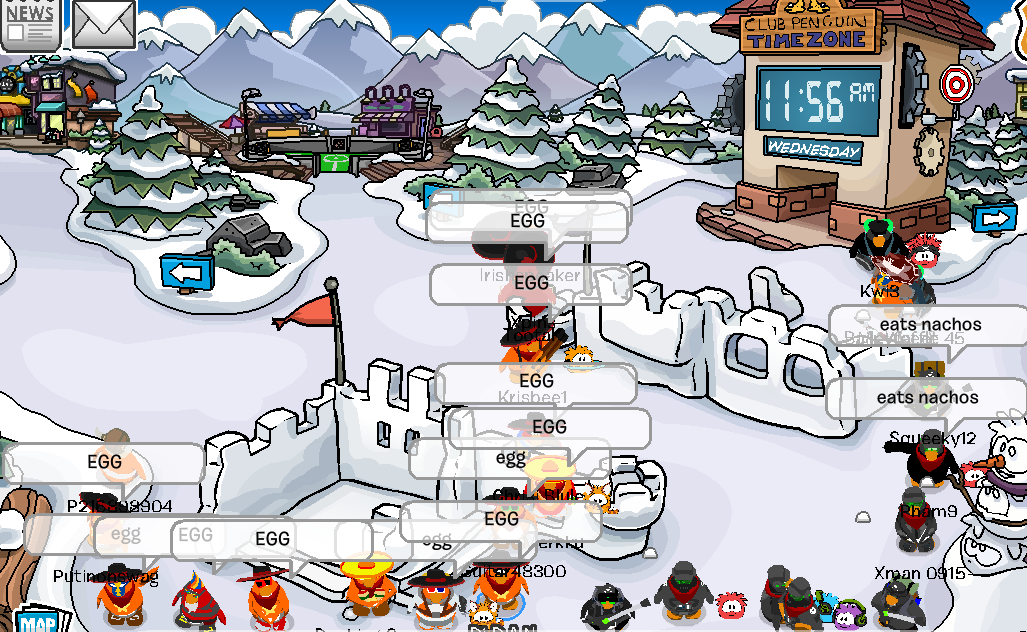Open the mail envelope icon
The height and width of the screenshot is (632, 1027).
(103, 23)
